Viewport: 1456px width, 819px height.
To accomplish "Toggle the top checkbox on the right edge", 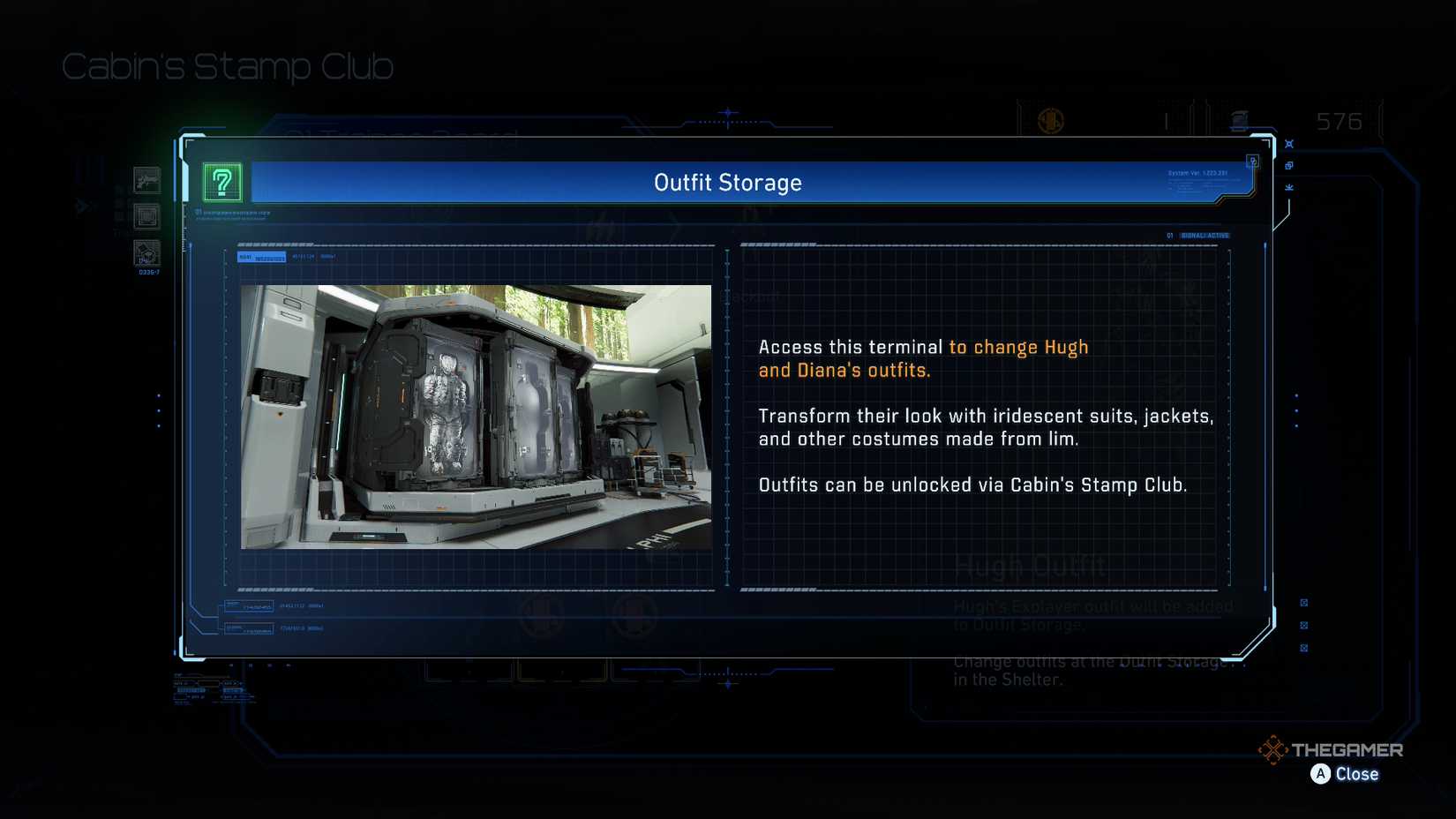I will pos(1304,603).
